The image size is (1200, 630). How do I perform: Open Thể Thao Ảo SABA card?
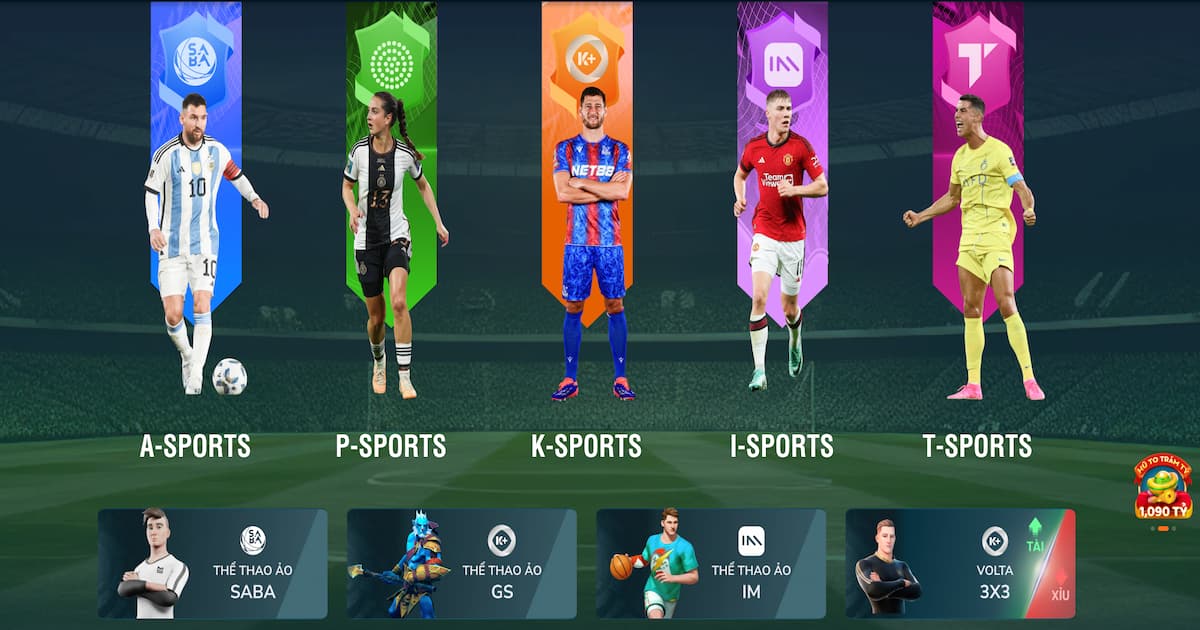(x=213, y=564)
